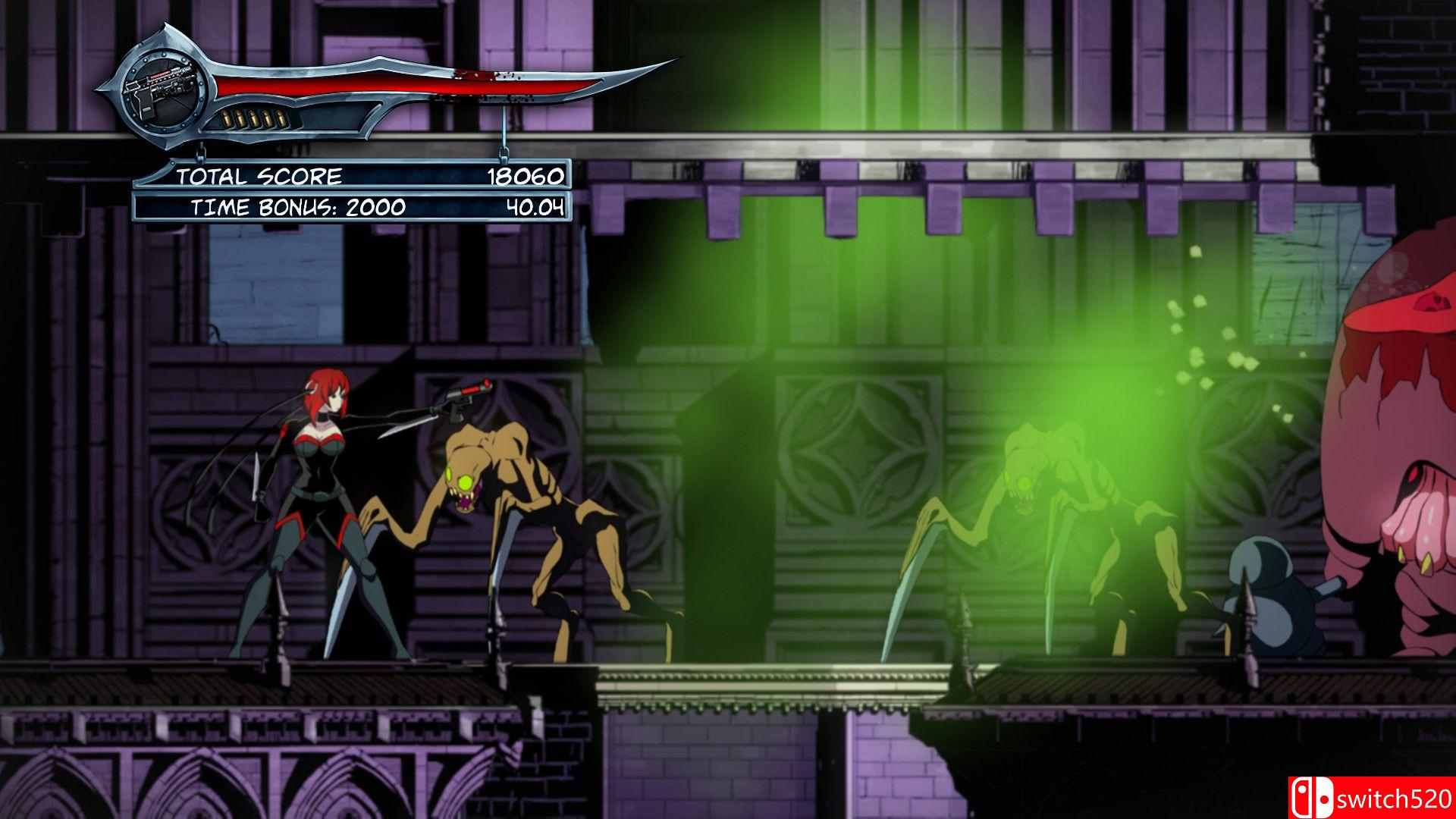The image size is (1456, 819).
Task: Select the TOTAL SCORE label
Action: [x=260, y=177]
